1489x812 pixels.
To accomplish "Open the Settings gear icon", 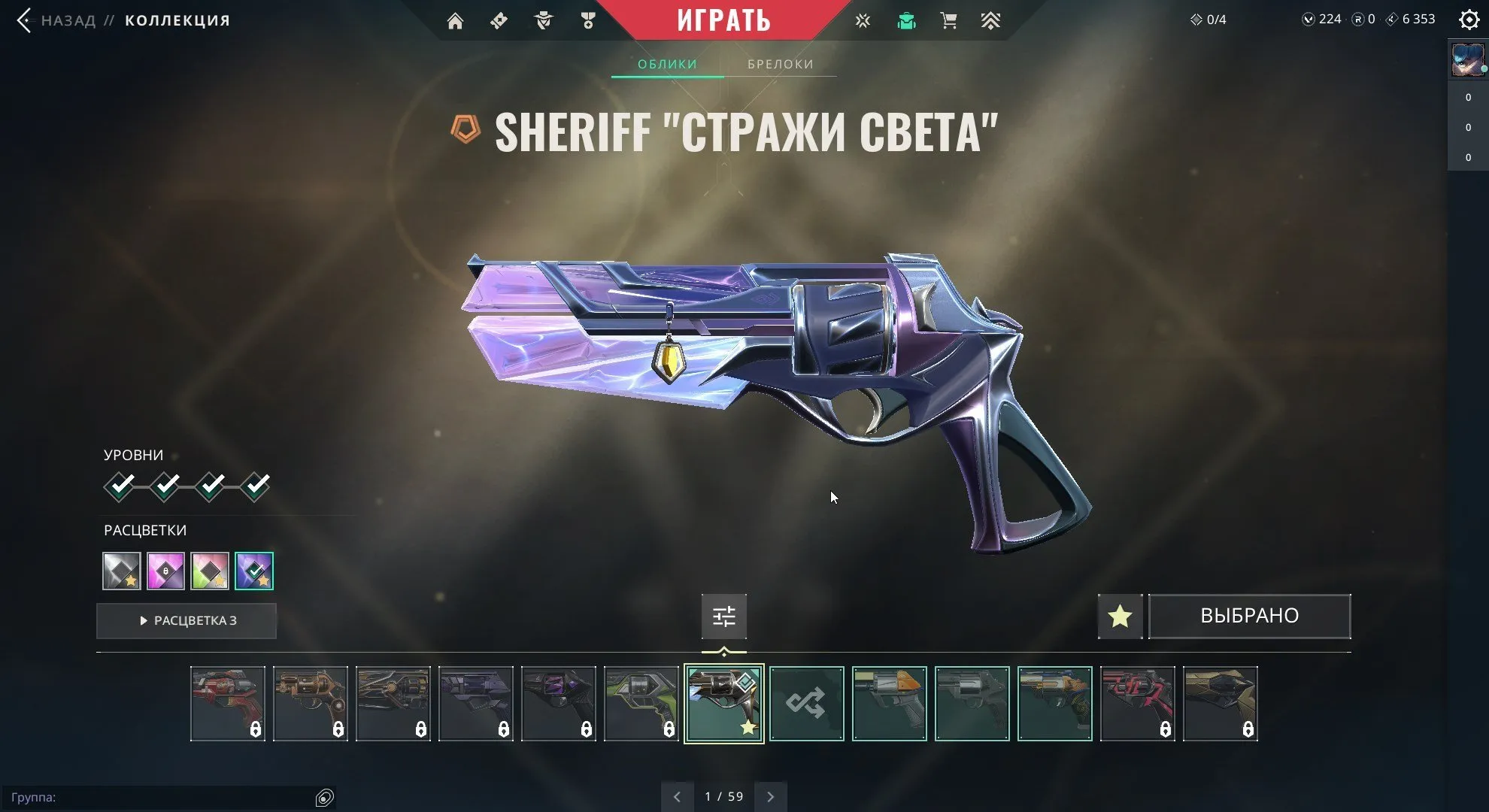I will [1469, 20].
